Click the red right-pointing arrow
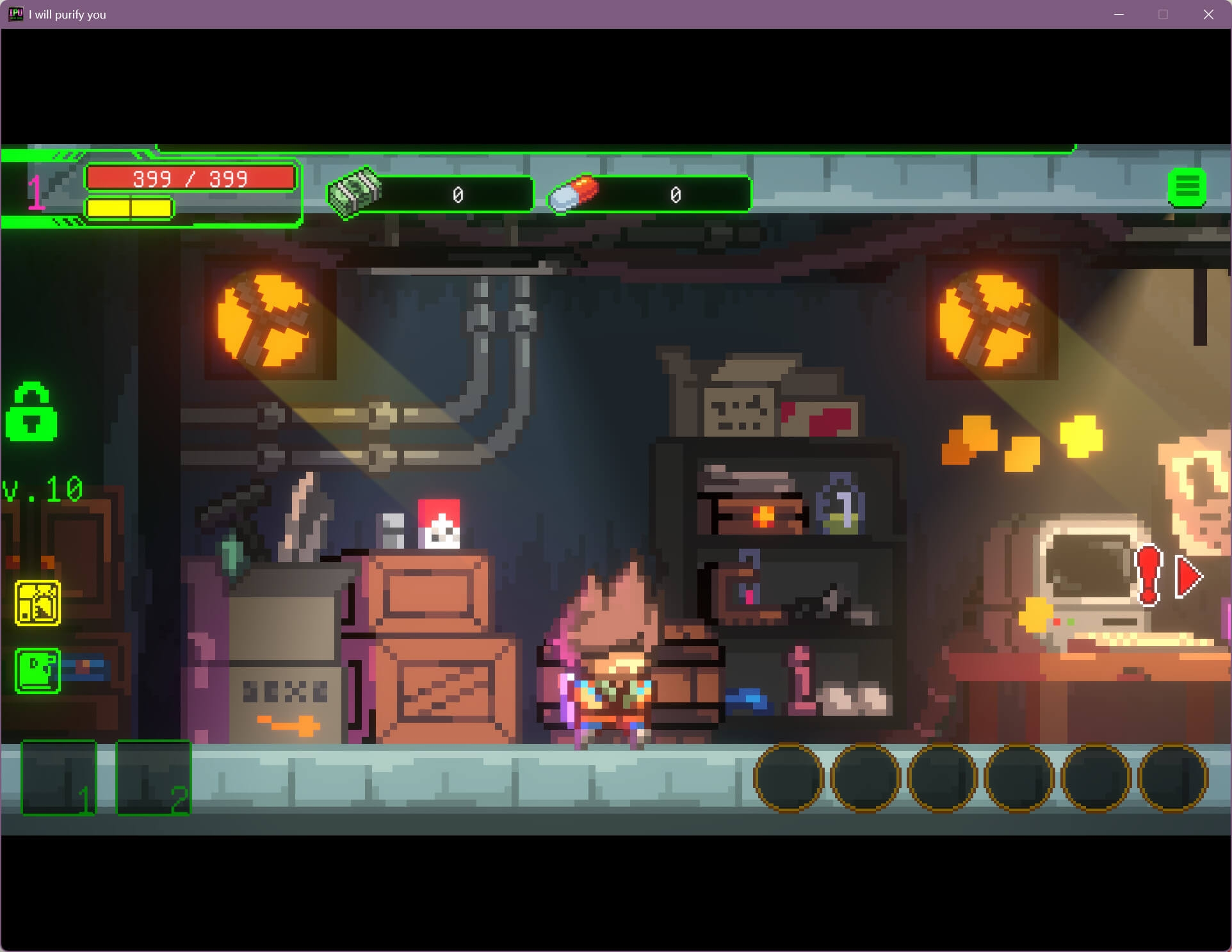 point(1188,577)
